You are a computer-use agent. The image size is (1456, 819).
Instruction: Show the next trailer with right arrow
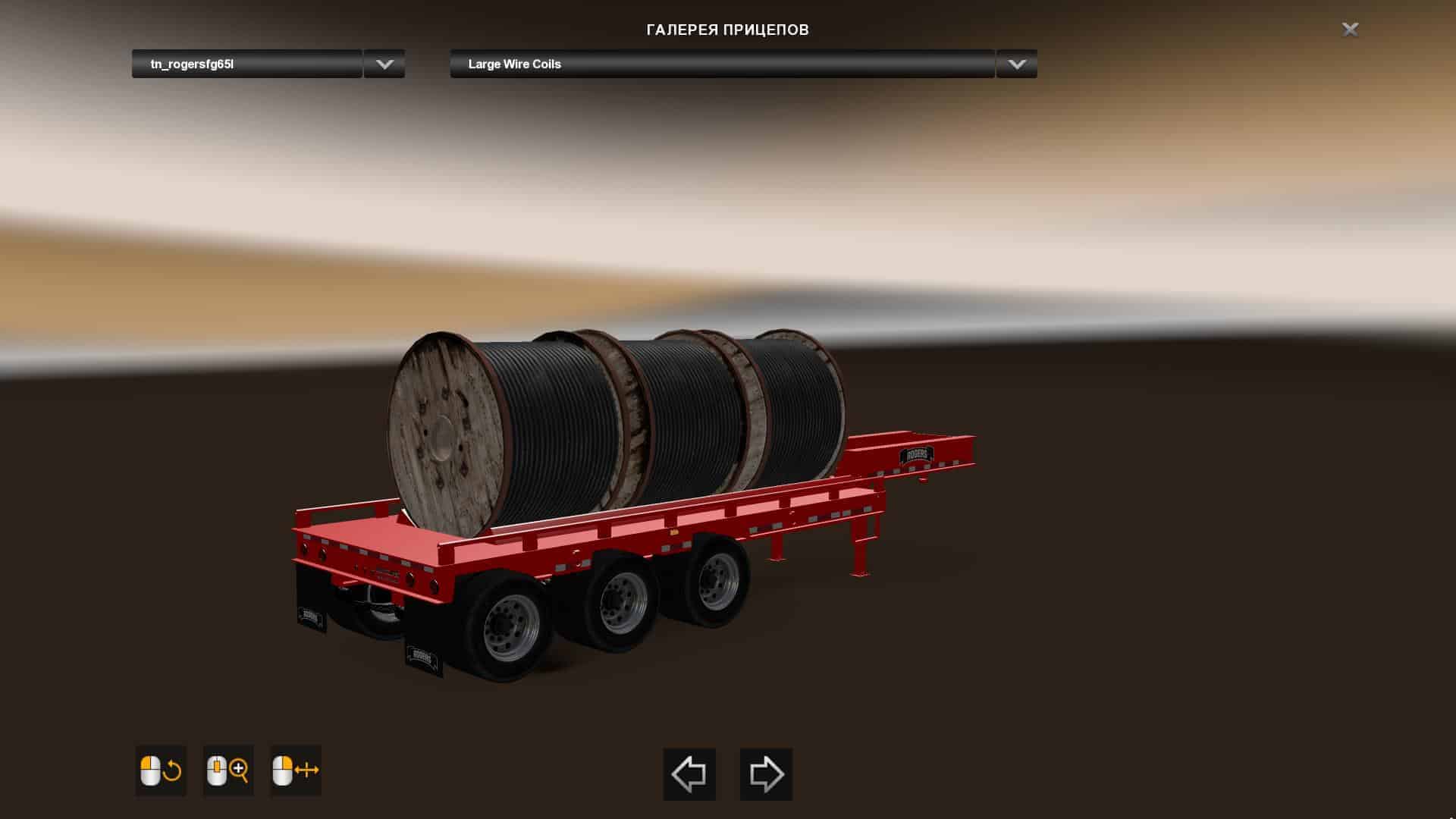tap(766, 774)
